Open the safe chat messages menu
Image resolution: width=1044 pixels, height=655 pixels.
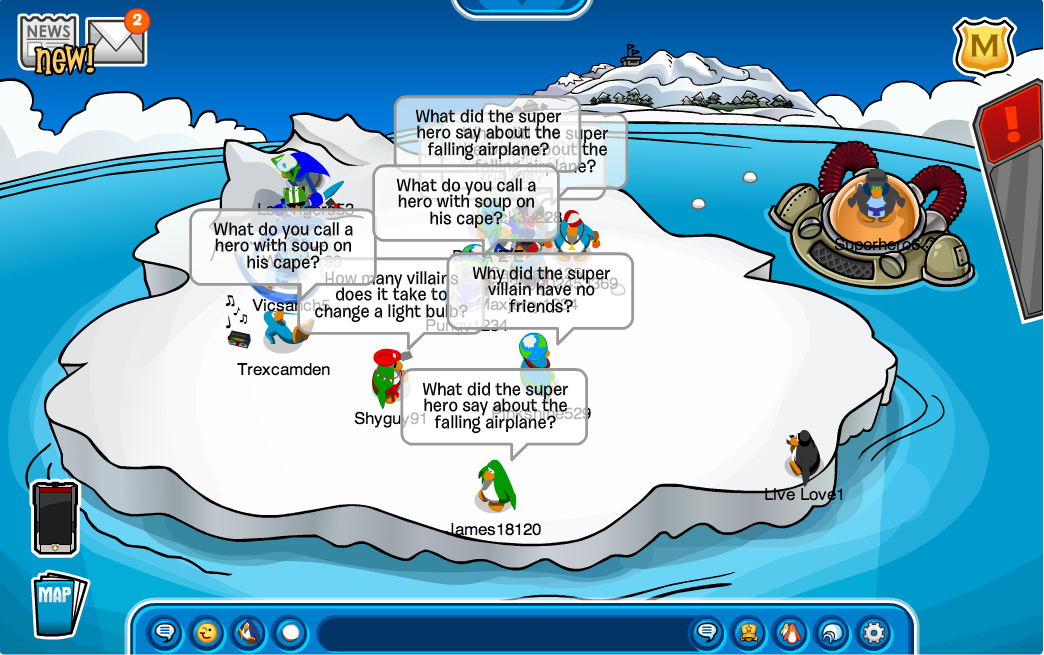166,632
